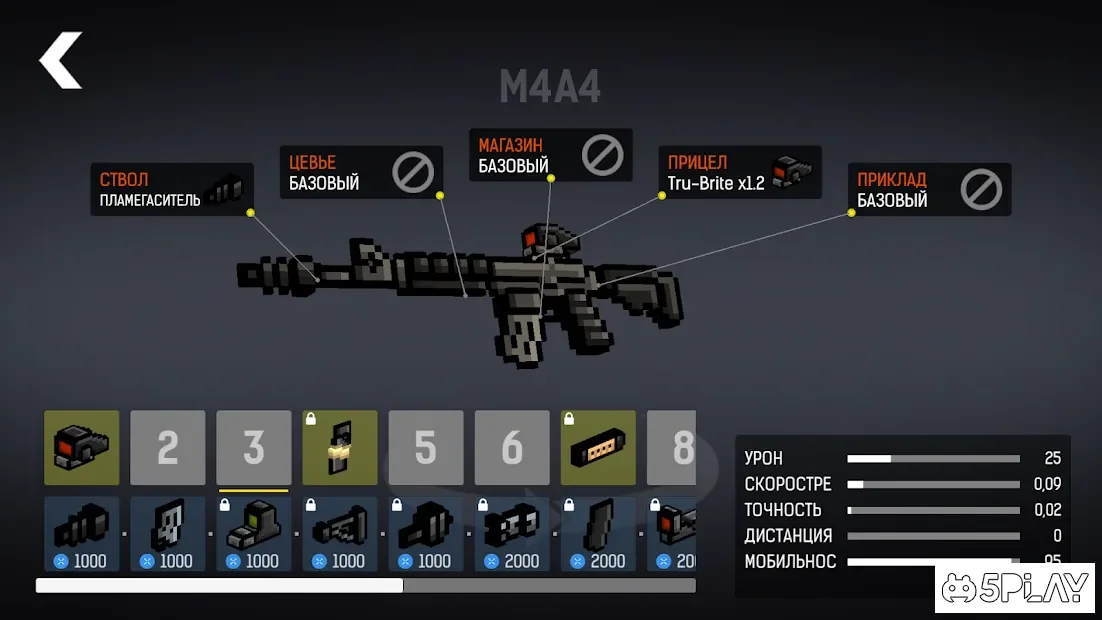Select level tile number 2

click(x=168, y=448)
